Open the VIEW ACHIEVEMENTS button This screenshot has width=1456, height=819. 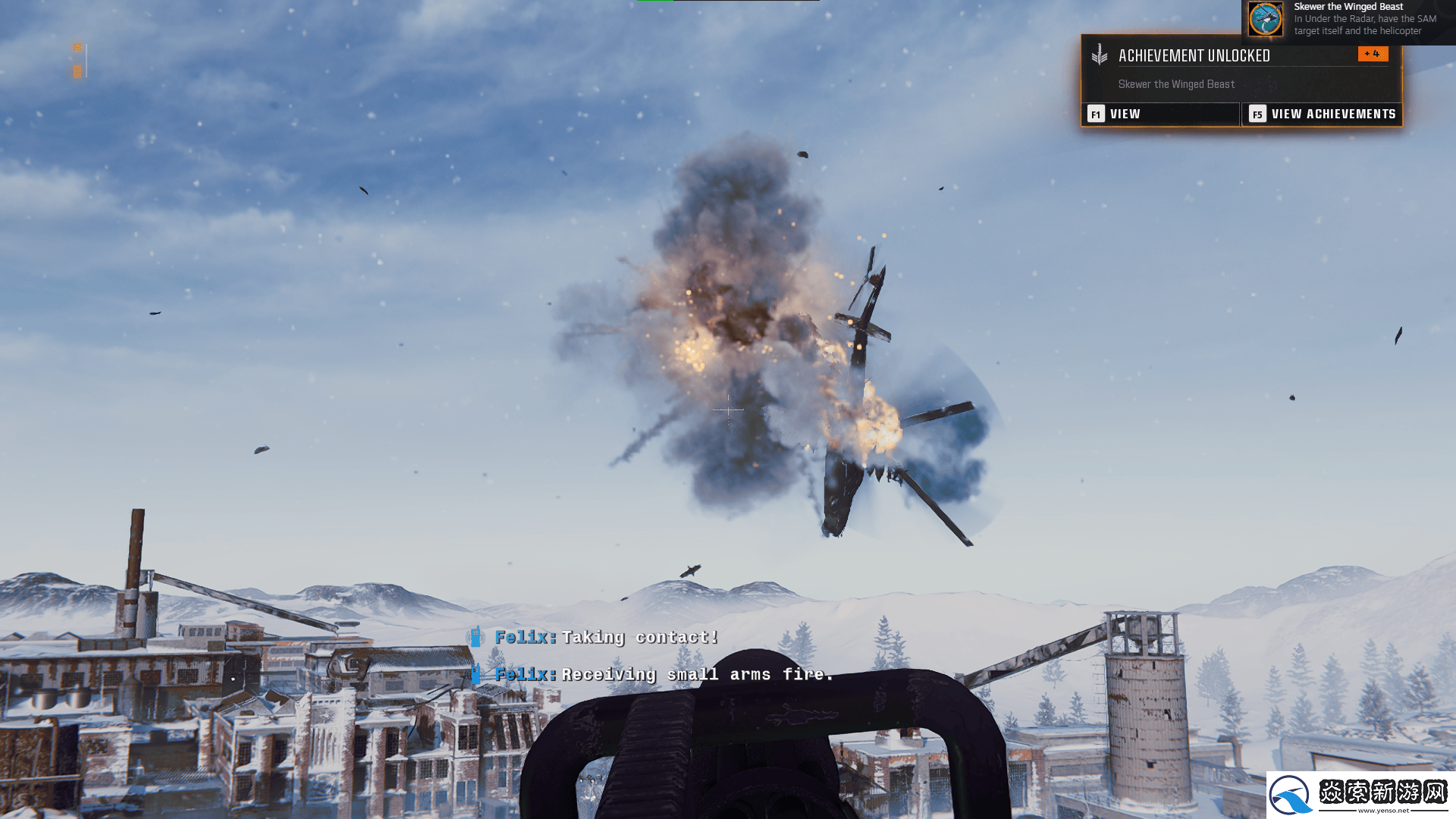pos(1322,114)
